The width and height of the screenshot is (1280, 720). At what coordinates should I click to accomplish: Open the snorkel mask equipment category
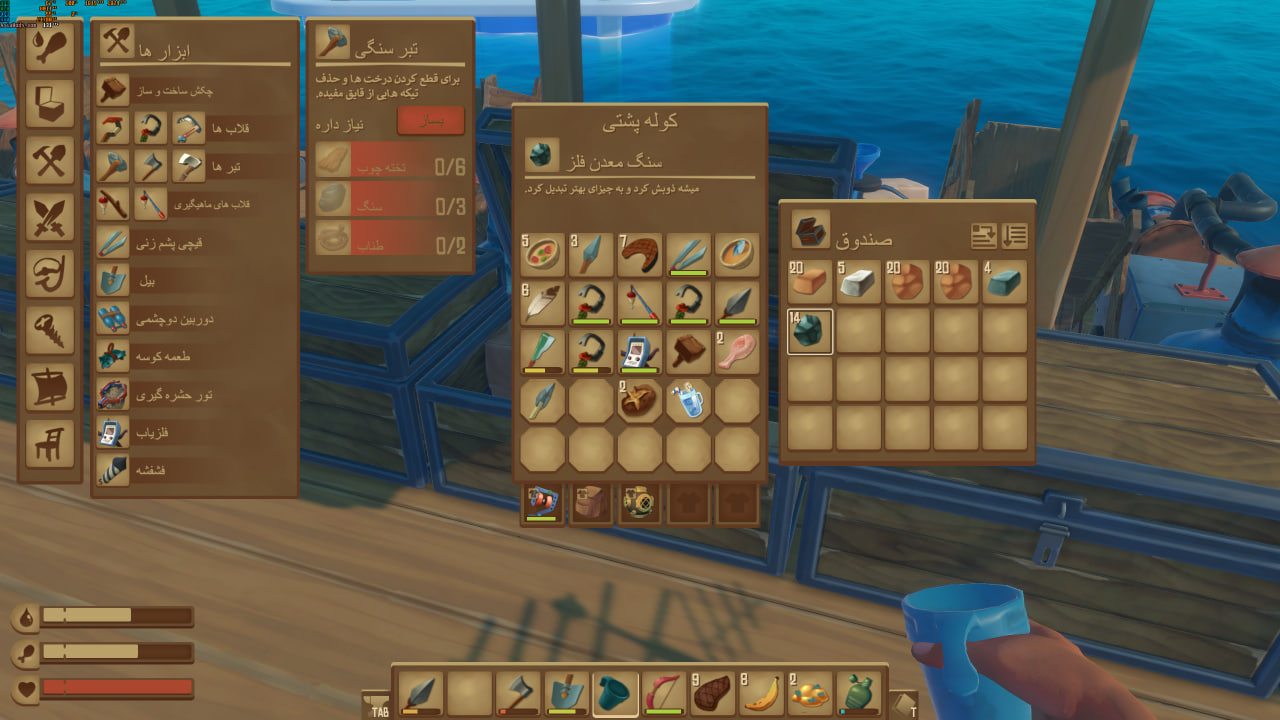[x=50, y=272]
